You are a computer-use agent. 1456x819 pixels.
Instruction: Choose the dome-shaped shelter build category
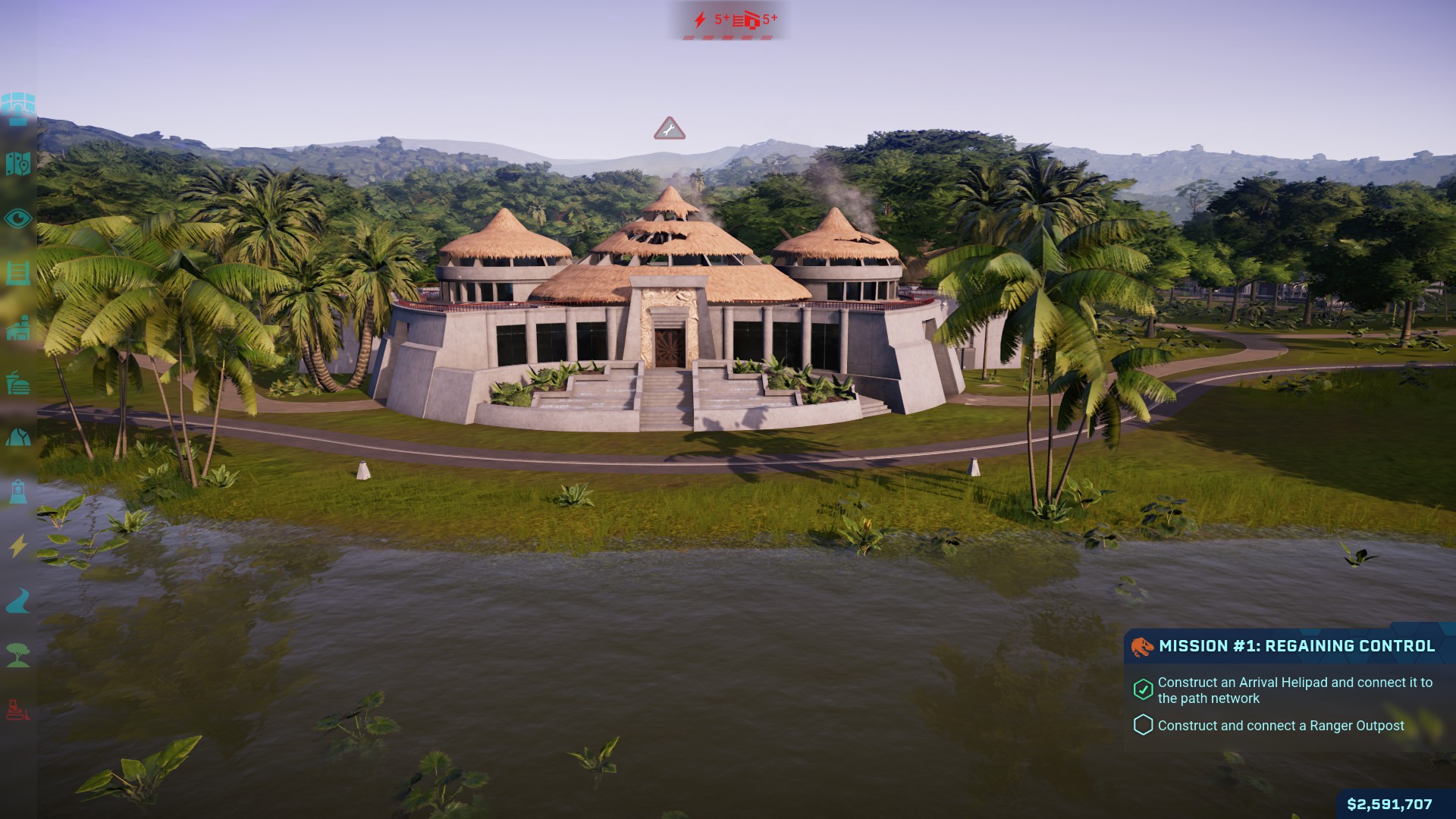tap(18, 438)
